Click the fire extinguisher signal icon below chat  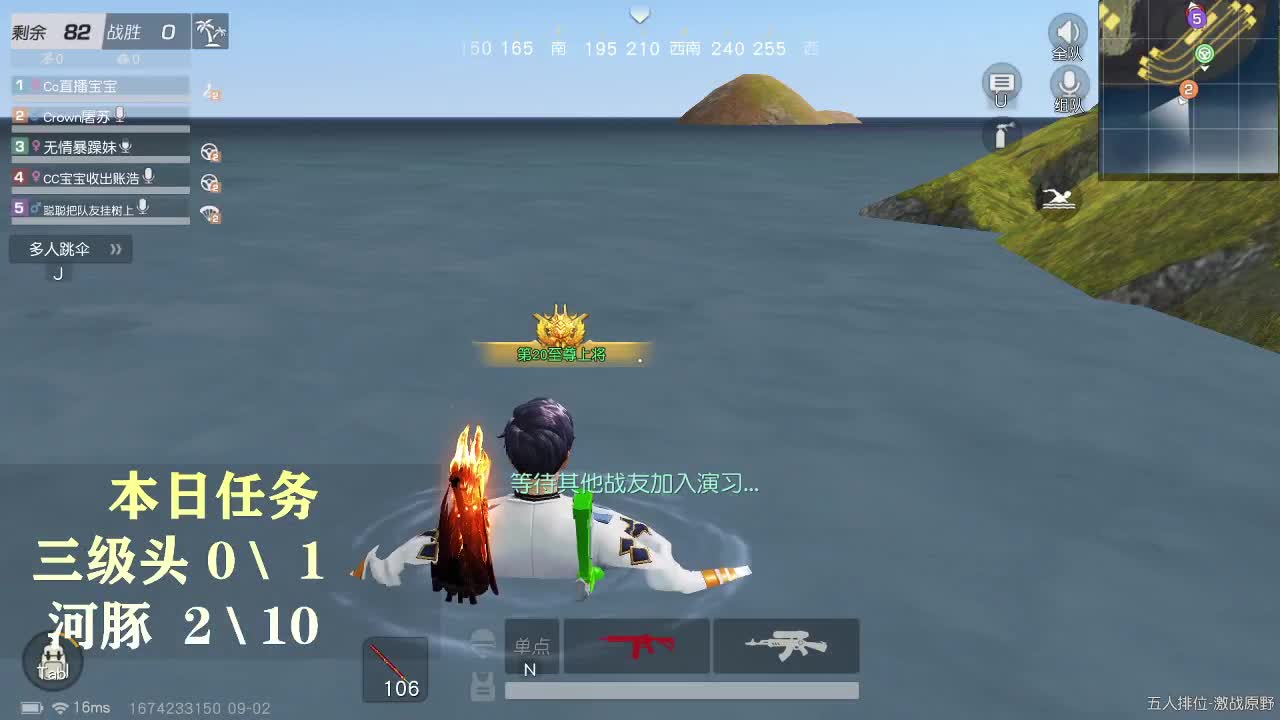[x=1001, y=137]
